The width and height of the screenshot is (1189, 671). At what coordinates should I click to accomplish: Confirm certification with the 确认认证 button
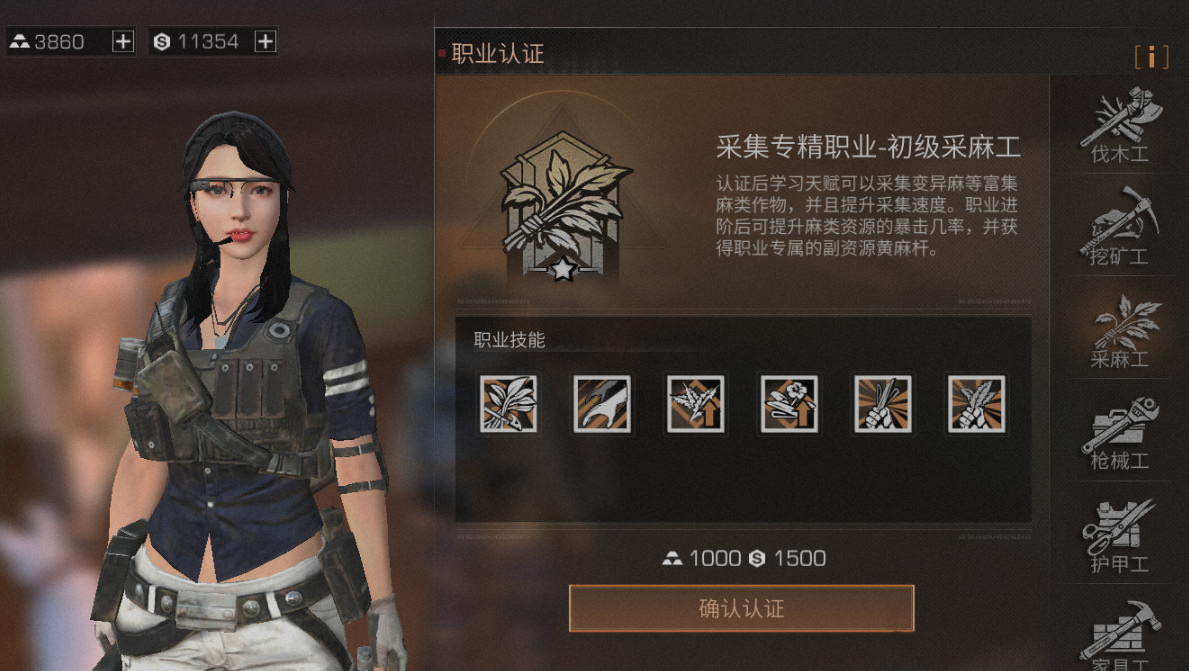click(x=741, y=608)
